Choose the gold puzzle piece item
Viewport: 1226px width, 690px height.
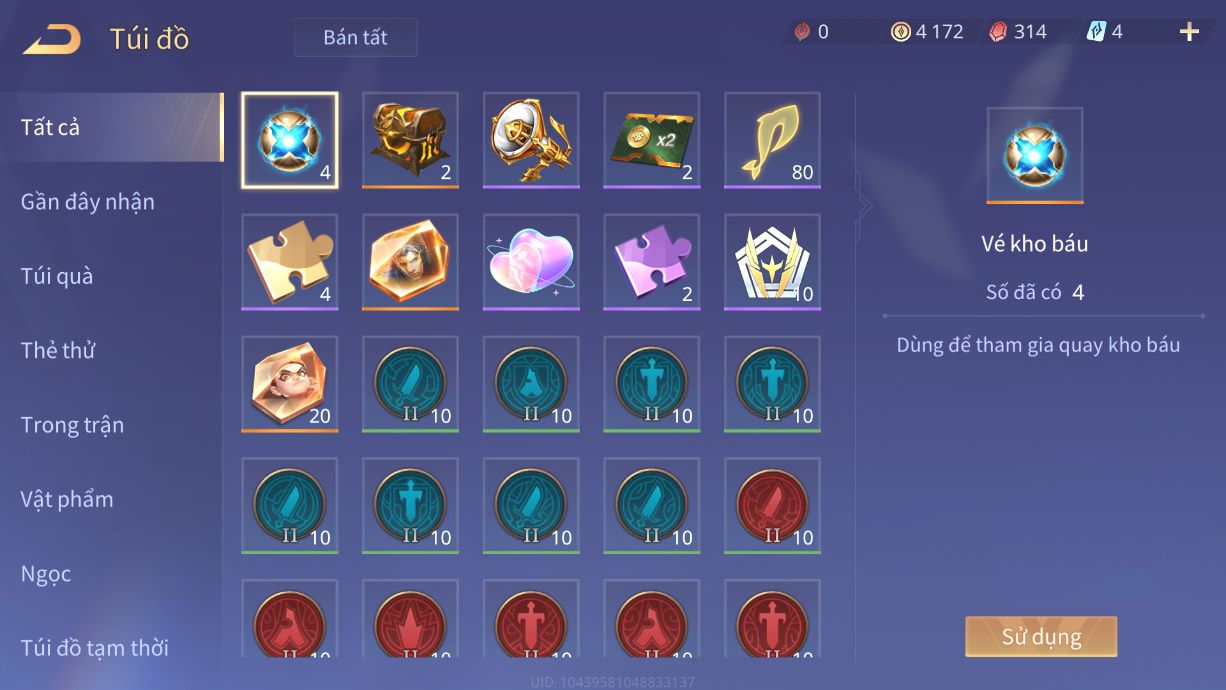tap(290, 262)
